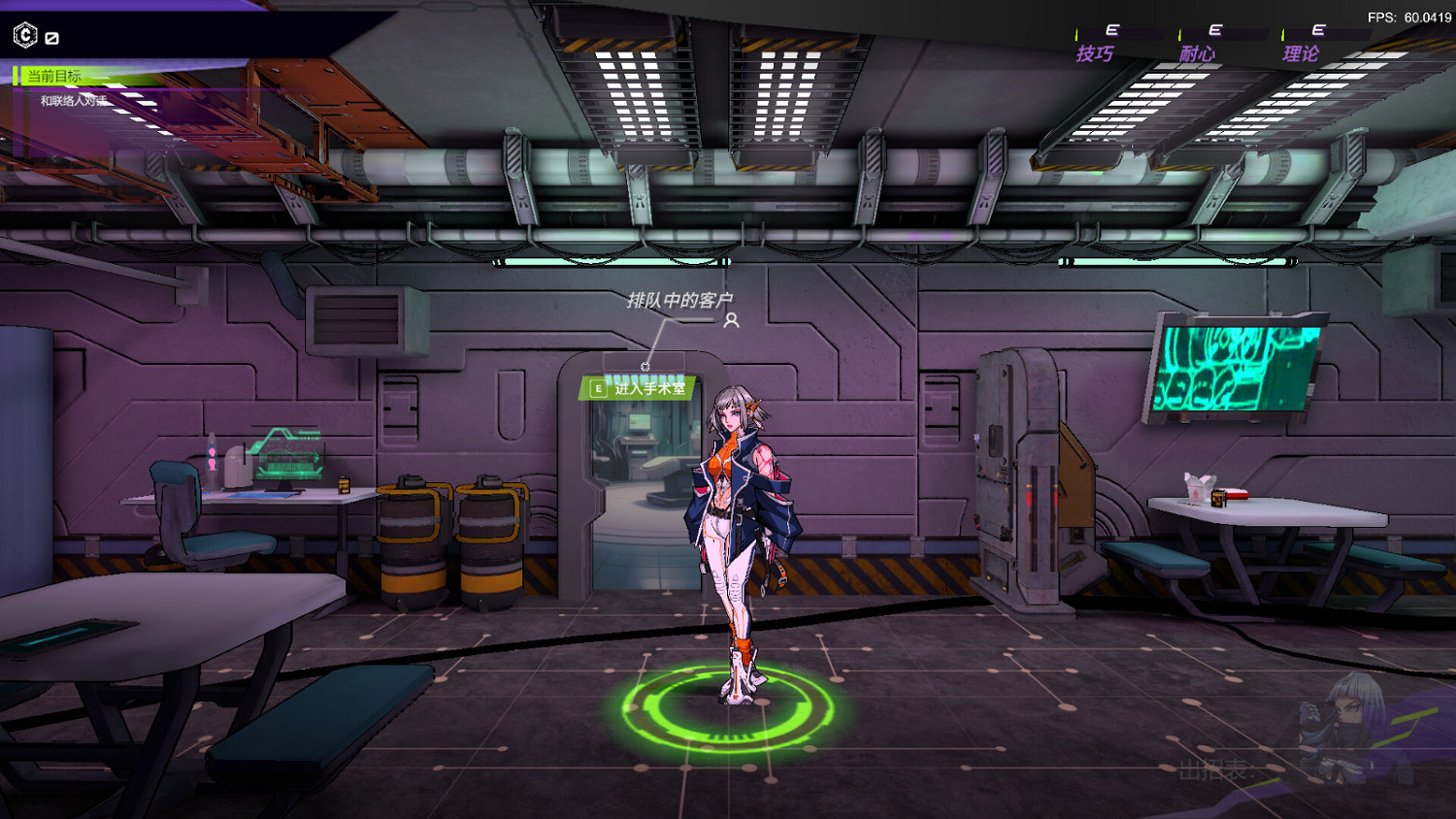The height and width of the screenshot is (819, 1456).
Task: Toggle the 耐心 skill display
Action: [x=1199, y=54]
